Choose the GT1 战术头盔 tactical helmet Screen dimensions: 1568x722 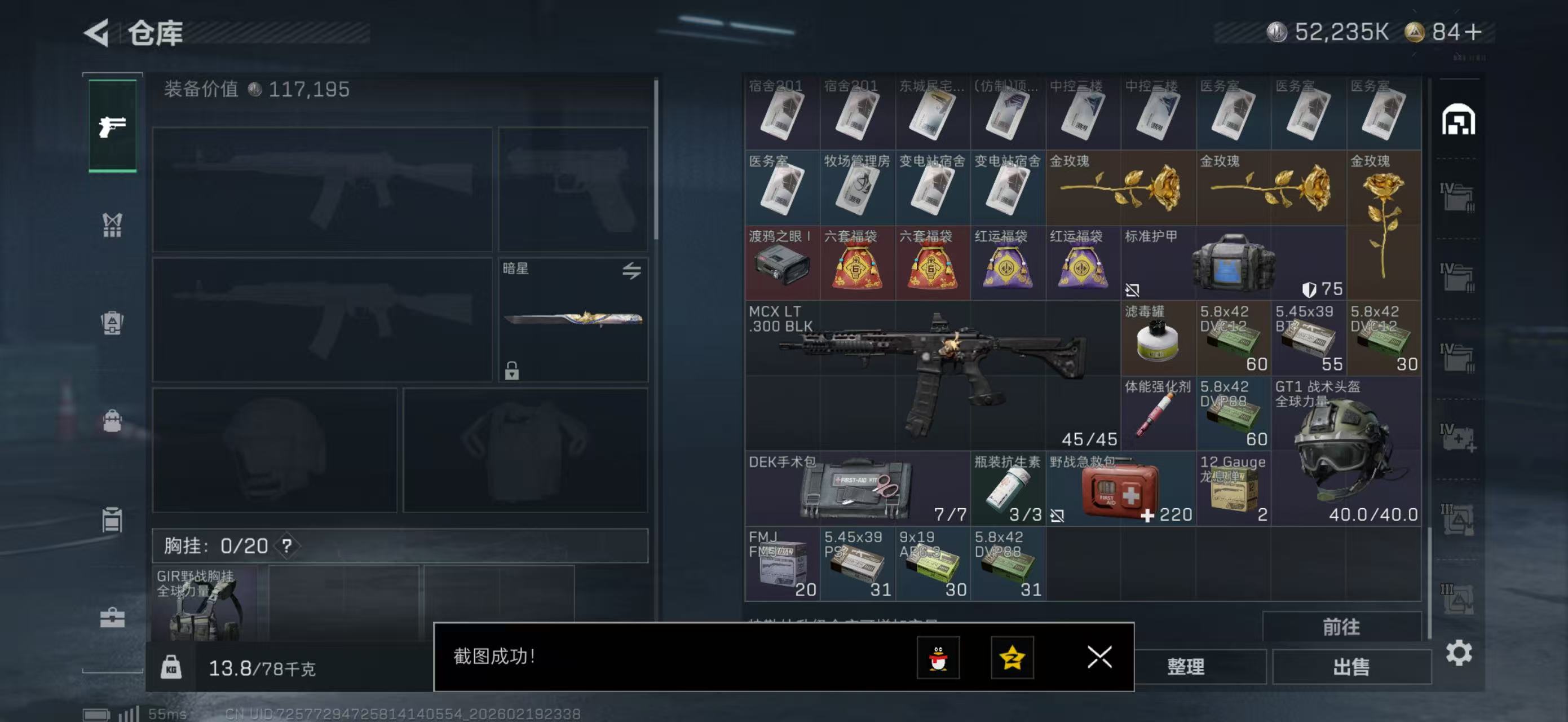(x=1346, y=451)
